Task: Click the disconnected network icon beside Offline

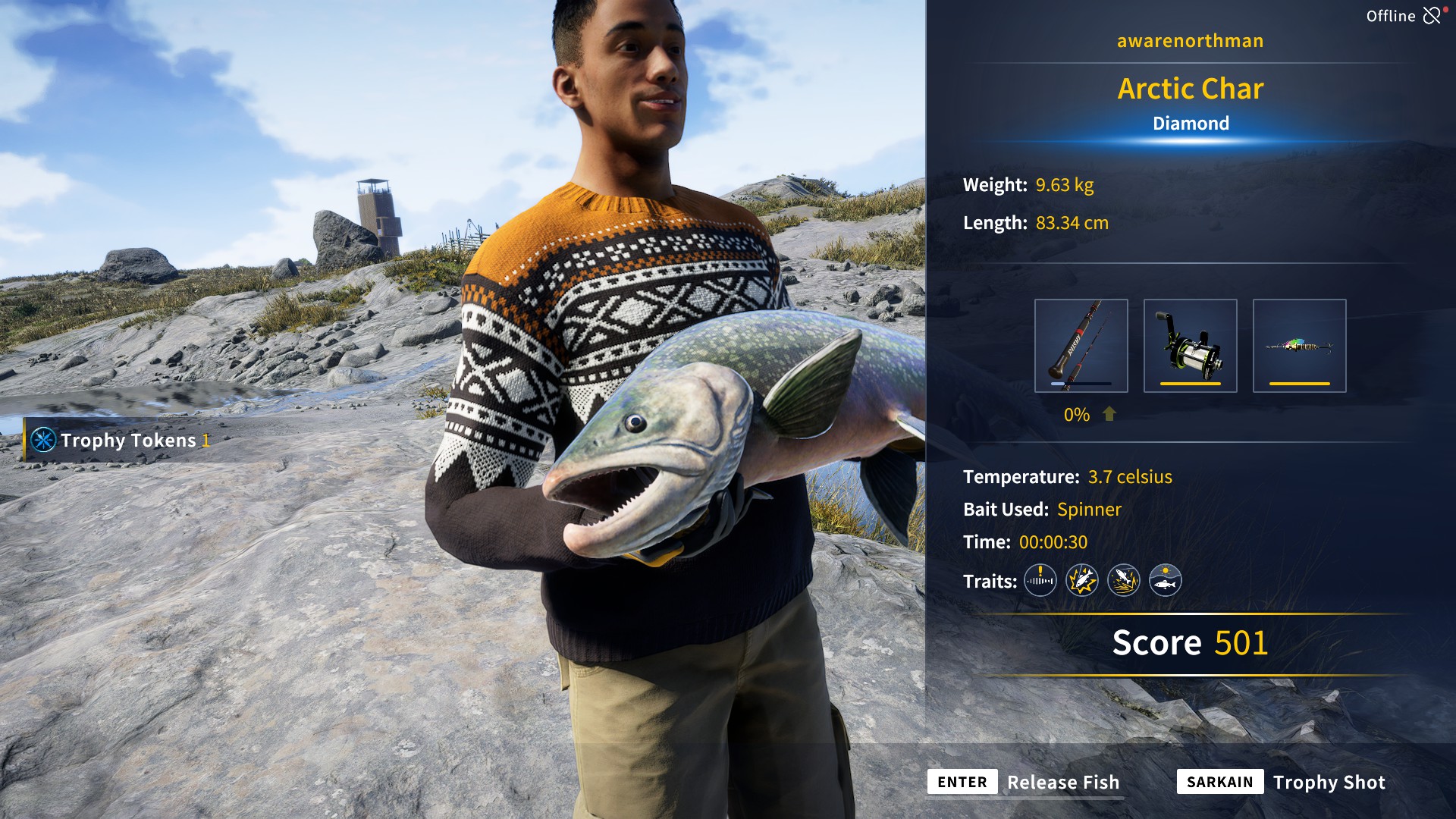Action: pos(1432,14)
